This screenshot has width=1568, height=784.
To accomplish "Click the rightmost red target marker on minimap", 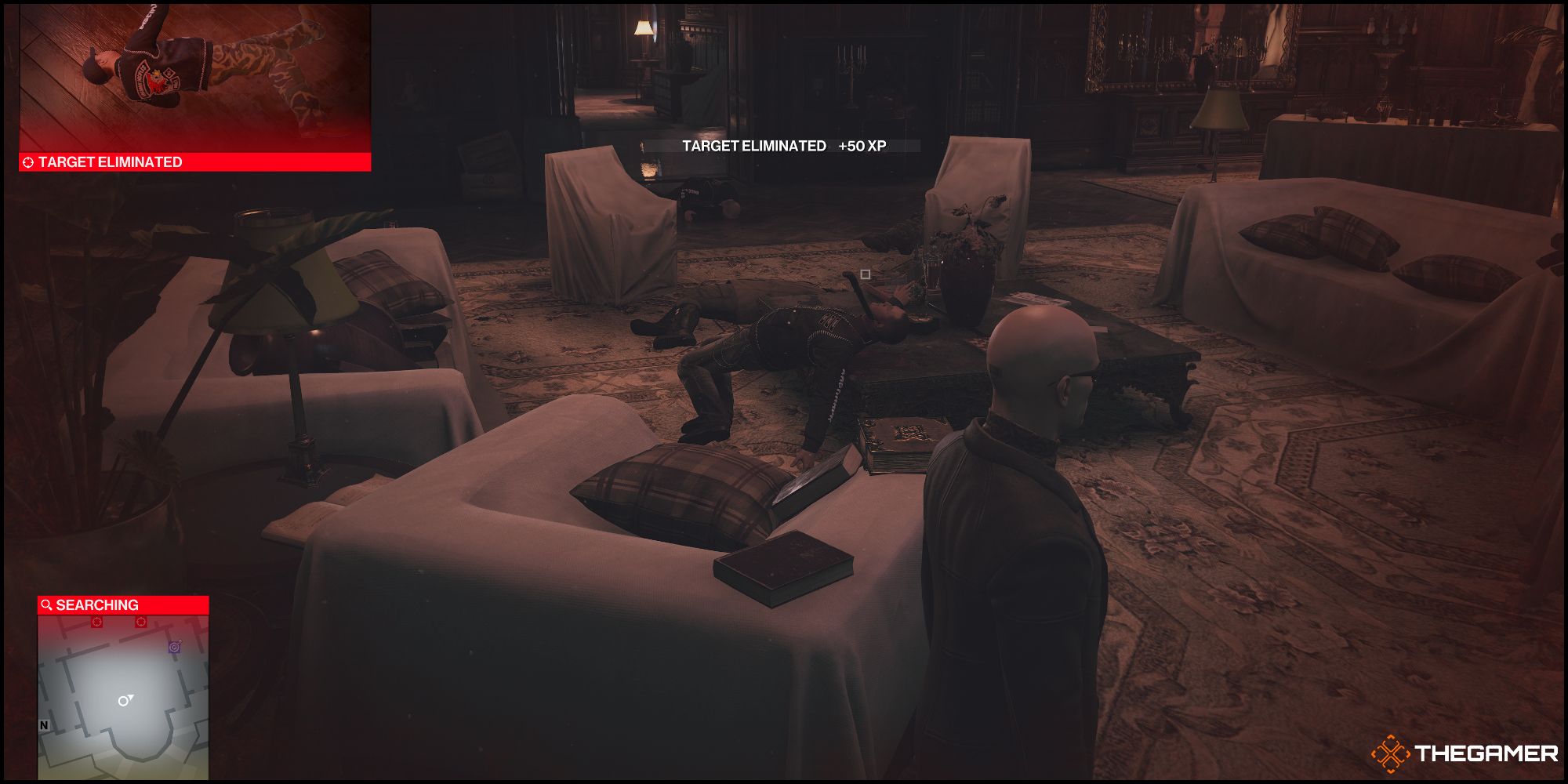I will [x=141, y=622].
